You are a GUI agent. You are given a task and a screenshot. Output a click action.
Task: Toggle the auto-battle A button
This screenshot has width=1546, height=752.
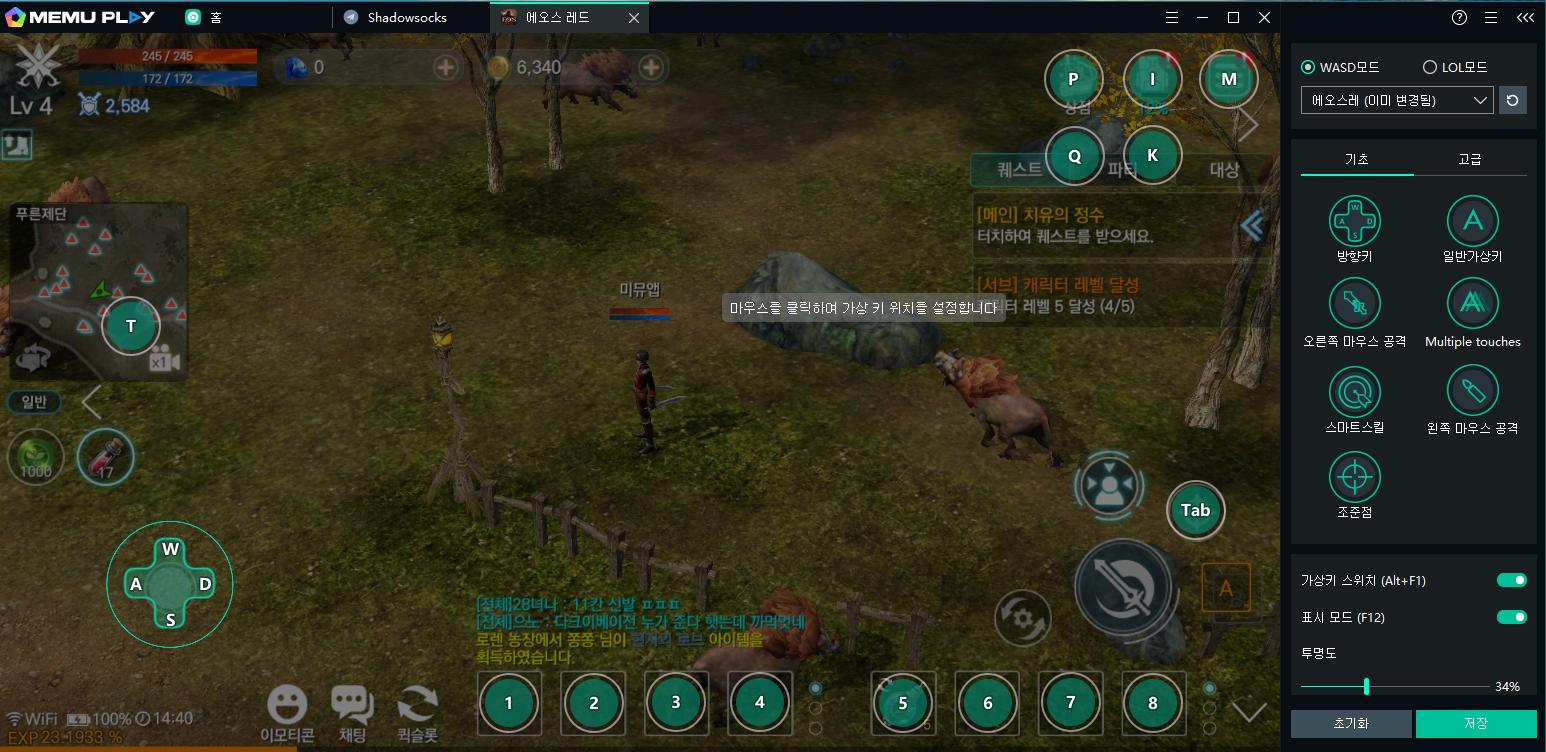(x=1226, y=588)
